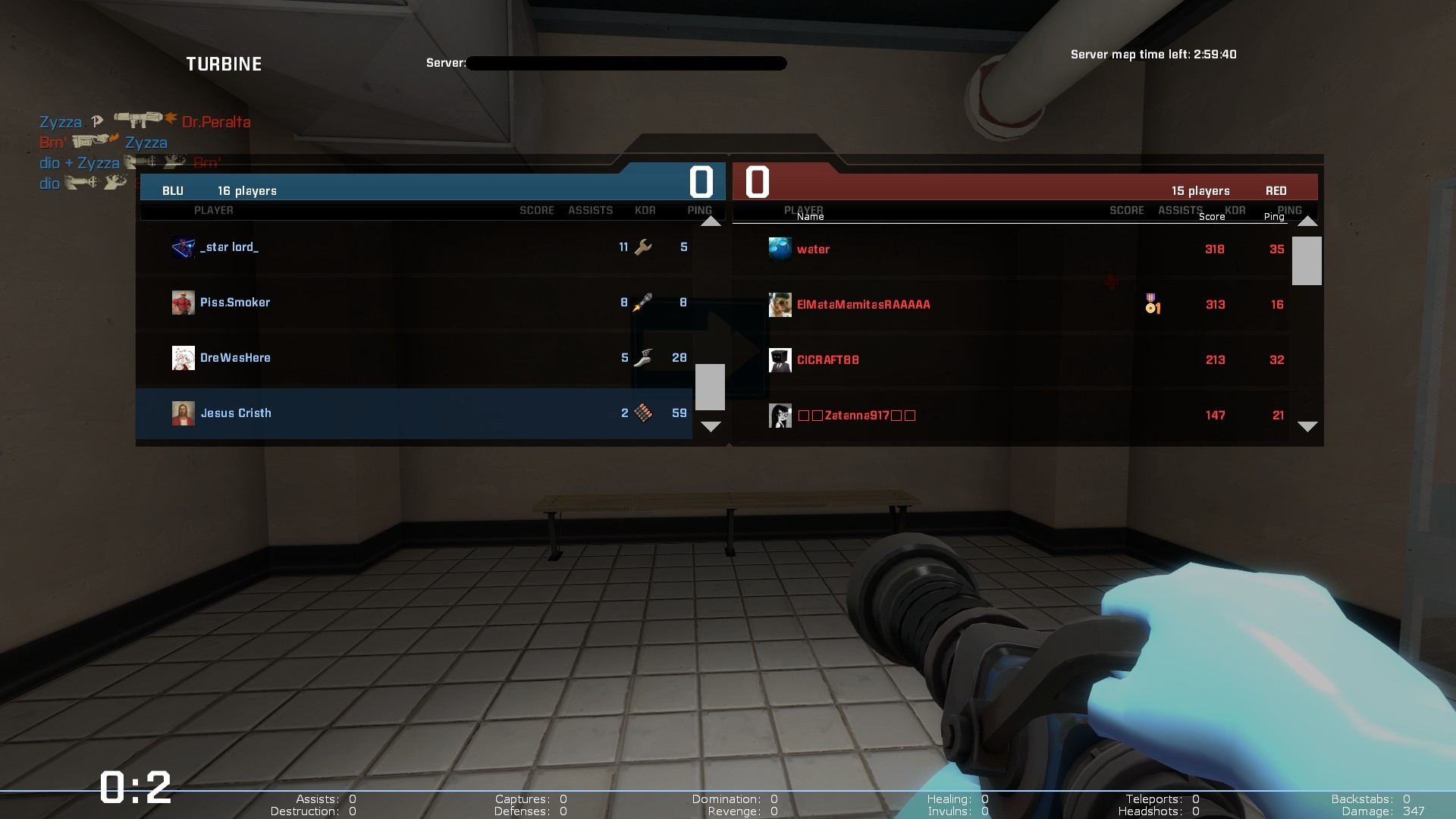Expand the BLU list with the up arrow
Image resolution: width=1456 pixels, height=819 pixels.
pos(711,221)
